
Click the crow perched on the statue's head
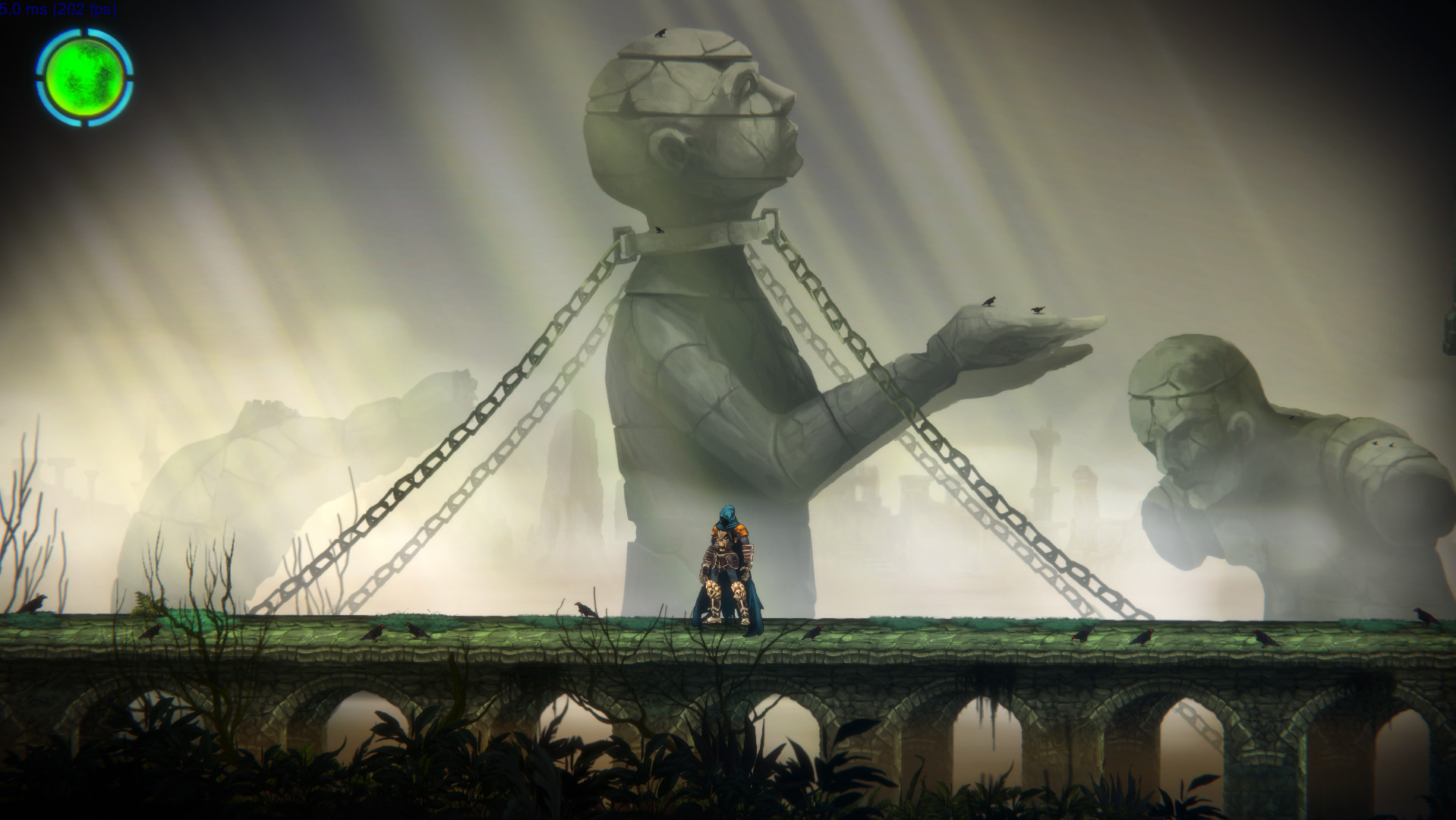pos(660,32)
